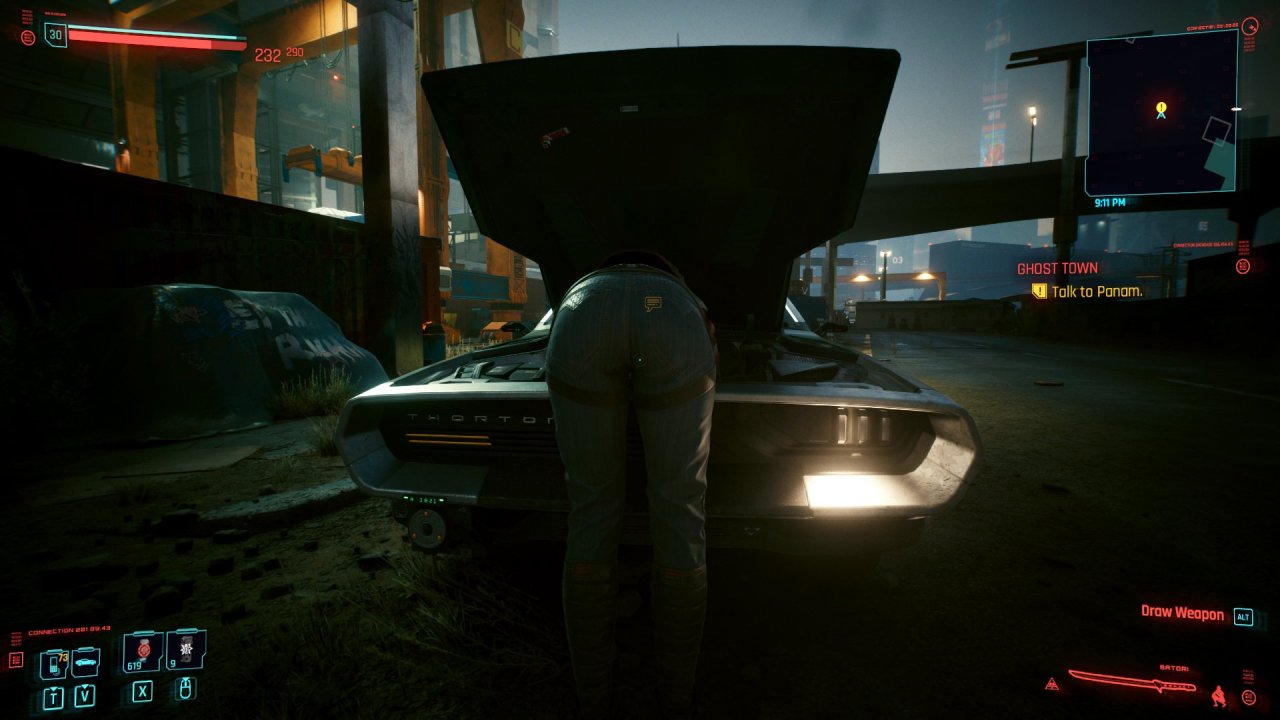The image size is (1280, 720).
Task: Use the red inhaler healing item slot
Action: pyautogui.click(x=143, y=651)
